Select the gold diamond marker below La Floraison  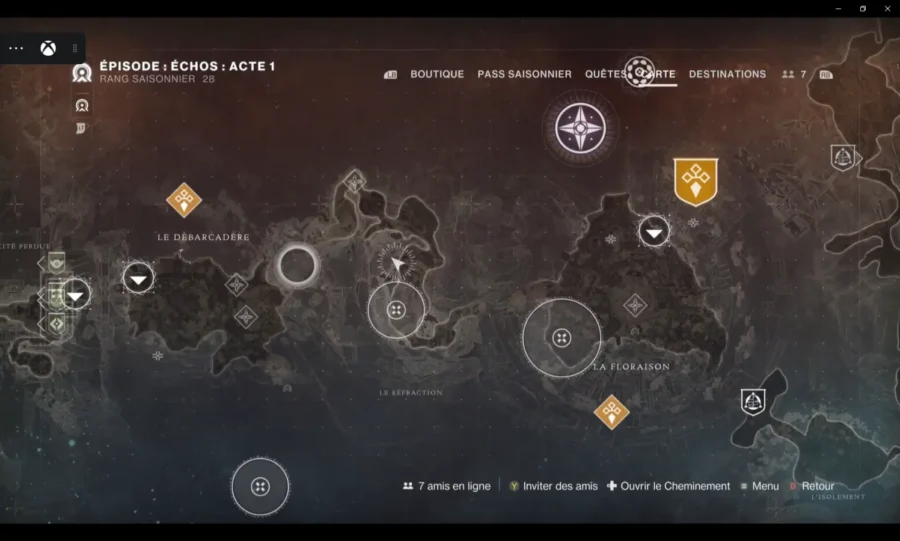tap(611, 412)
